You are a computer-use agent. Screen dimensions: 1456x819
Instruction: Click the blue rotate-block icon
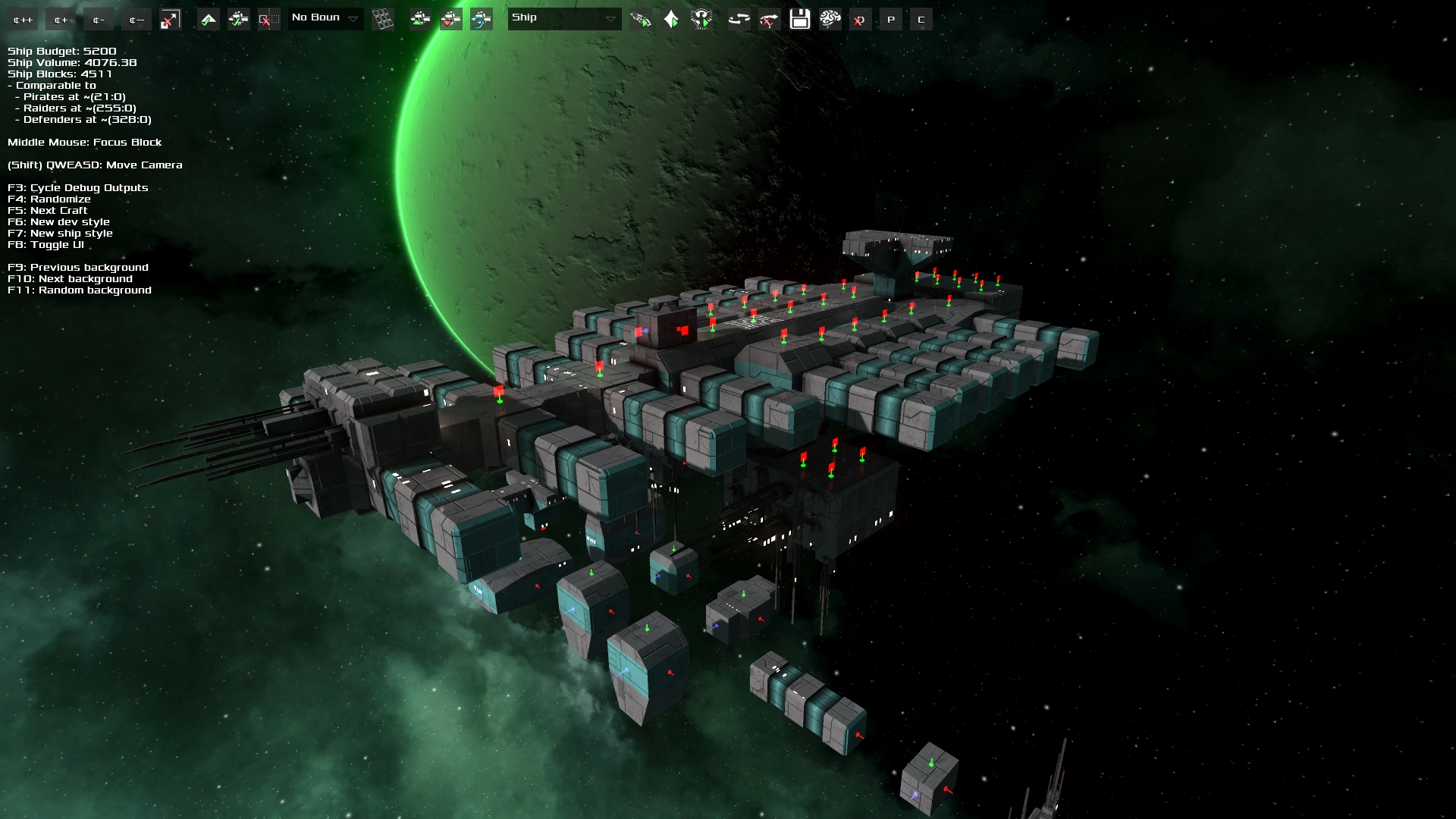pos(479,19)
